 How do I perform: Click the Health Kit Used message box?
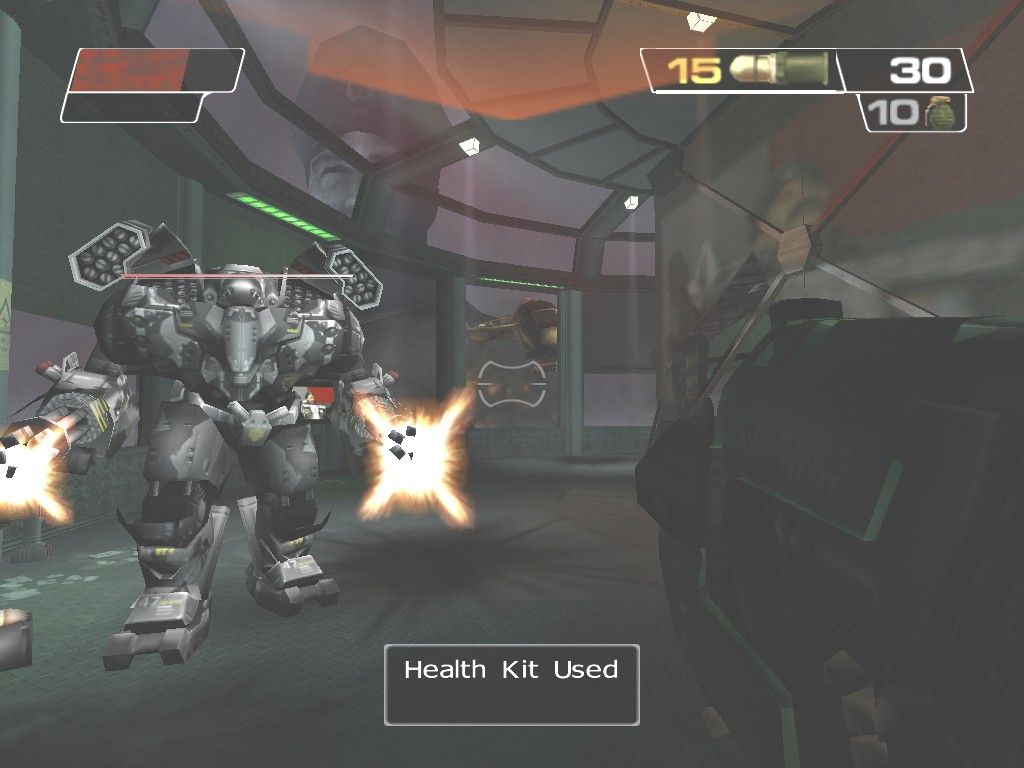(x=511, y=684)
